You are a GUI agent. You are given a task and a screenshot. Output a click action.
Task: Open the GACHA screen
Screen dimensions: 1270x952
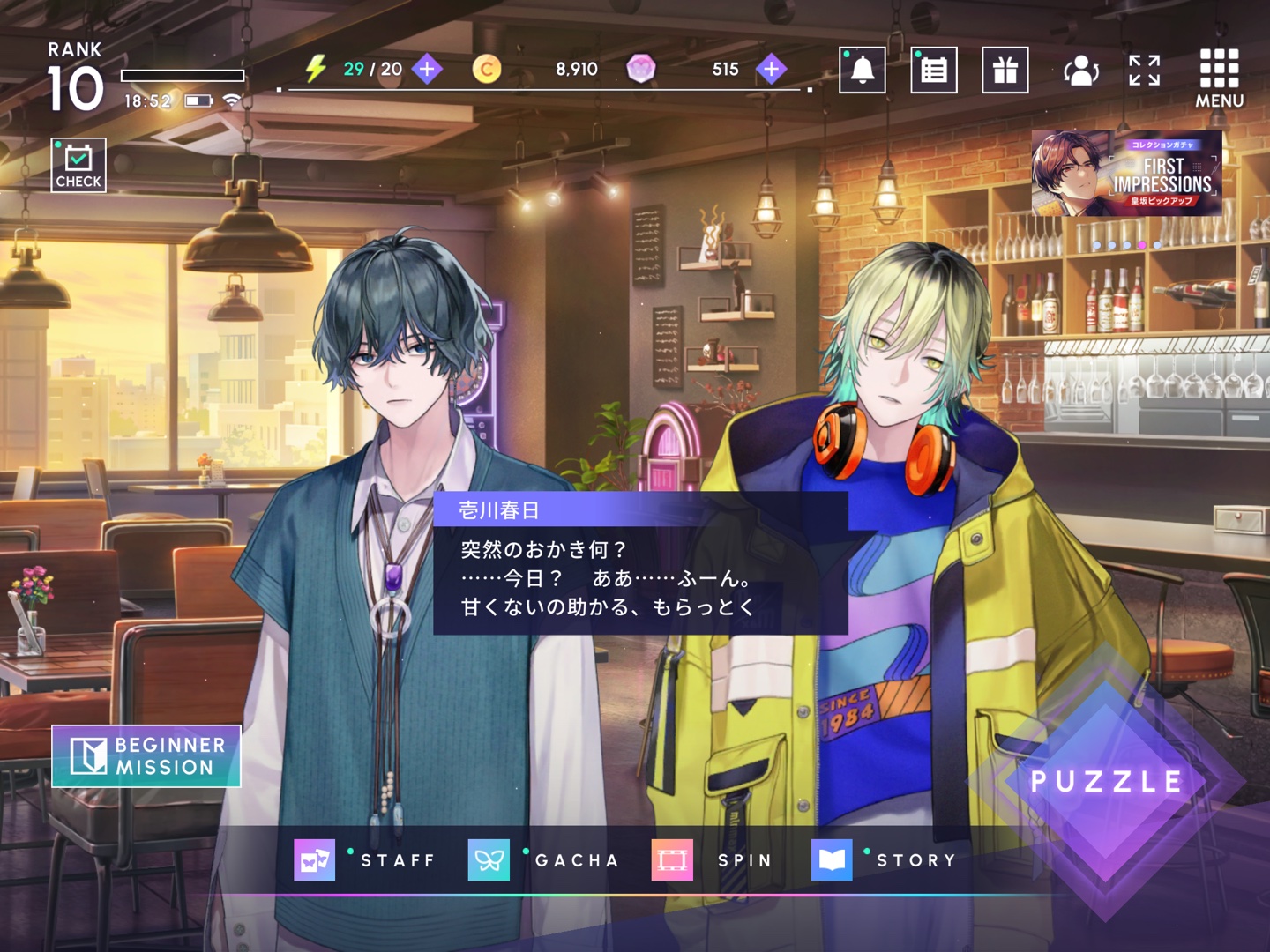coord(543,859)
